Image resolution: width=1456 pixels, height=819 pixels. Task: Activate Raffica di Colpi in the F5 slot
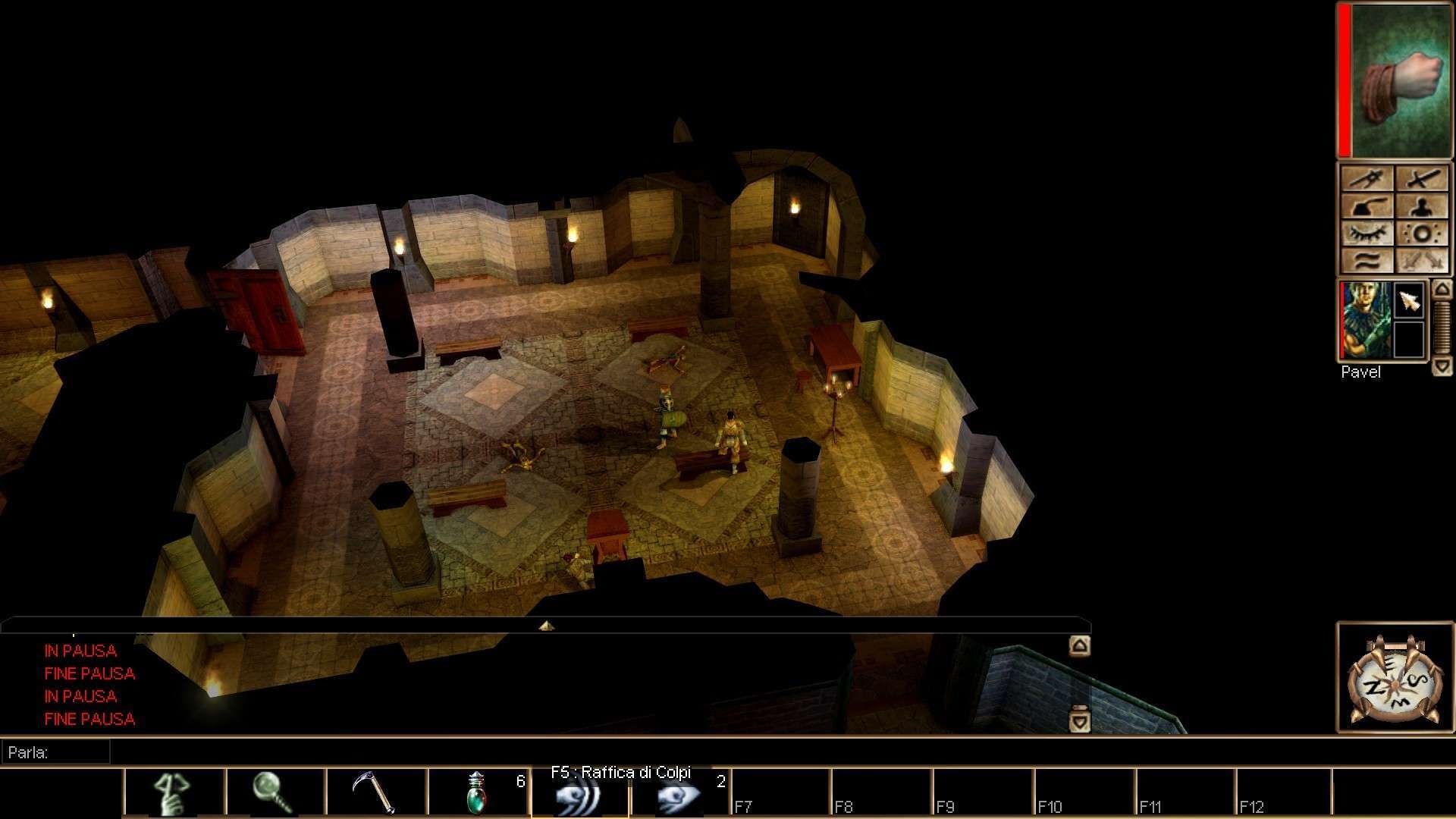(x=579, y=796)
